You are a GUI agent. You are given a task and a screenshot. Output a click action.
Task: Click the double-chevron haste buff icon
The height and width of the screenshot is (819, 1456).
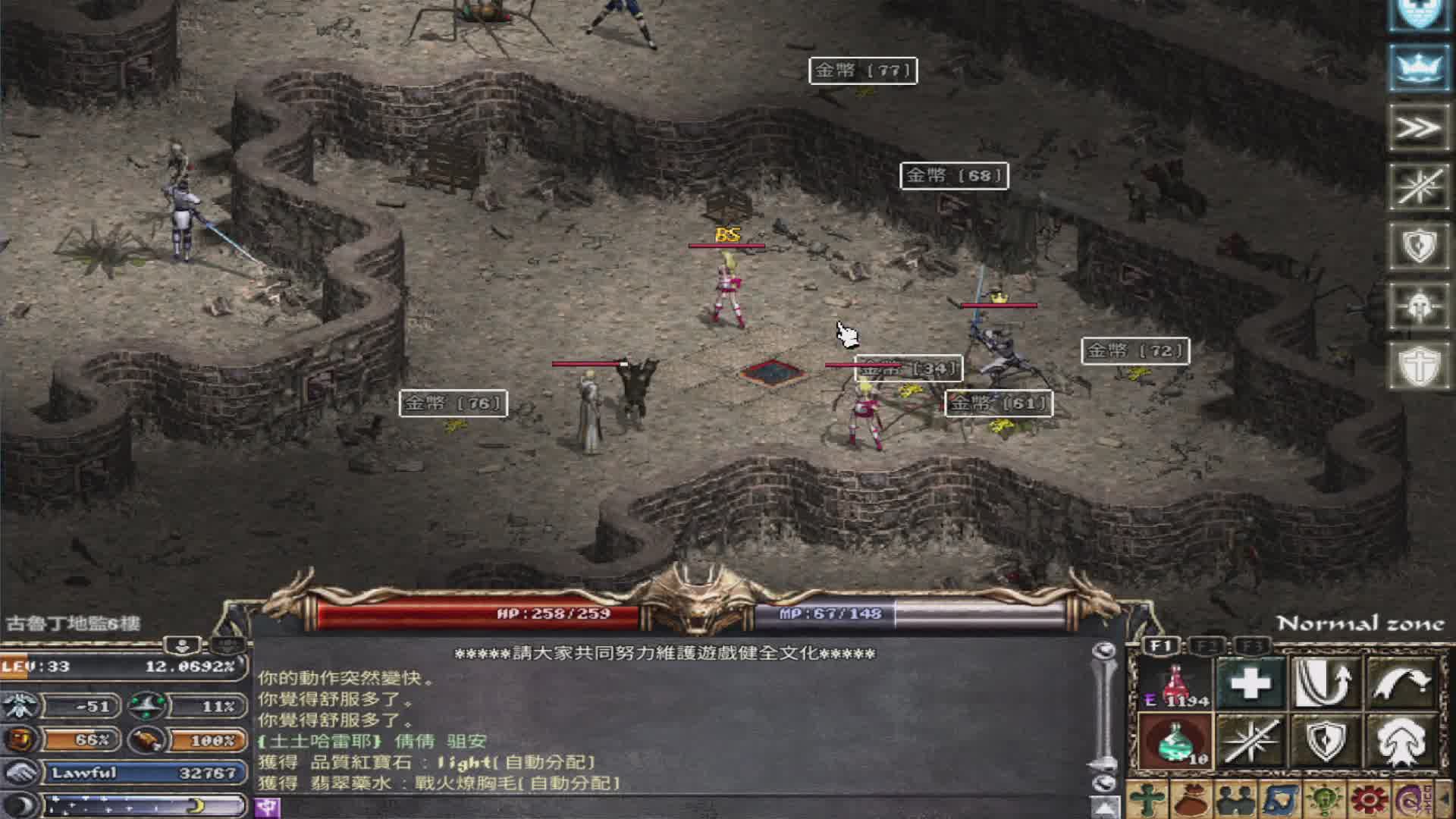1418,127
